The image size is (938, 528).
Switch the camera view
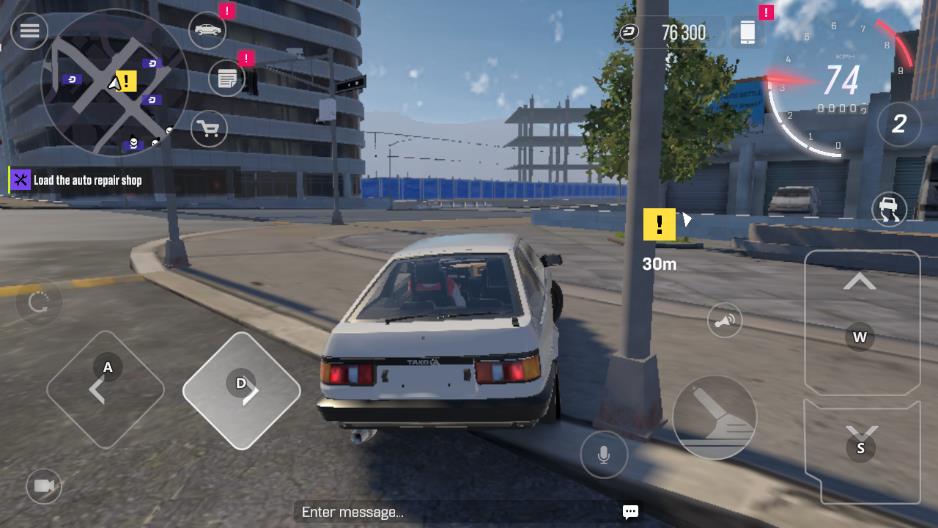[43, 486]
